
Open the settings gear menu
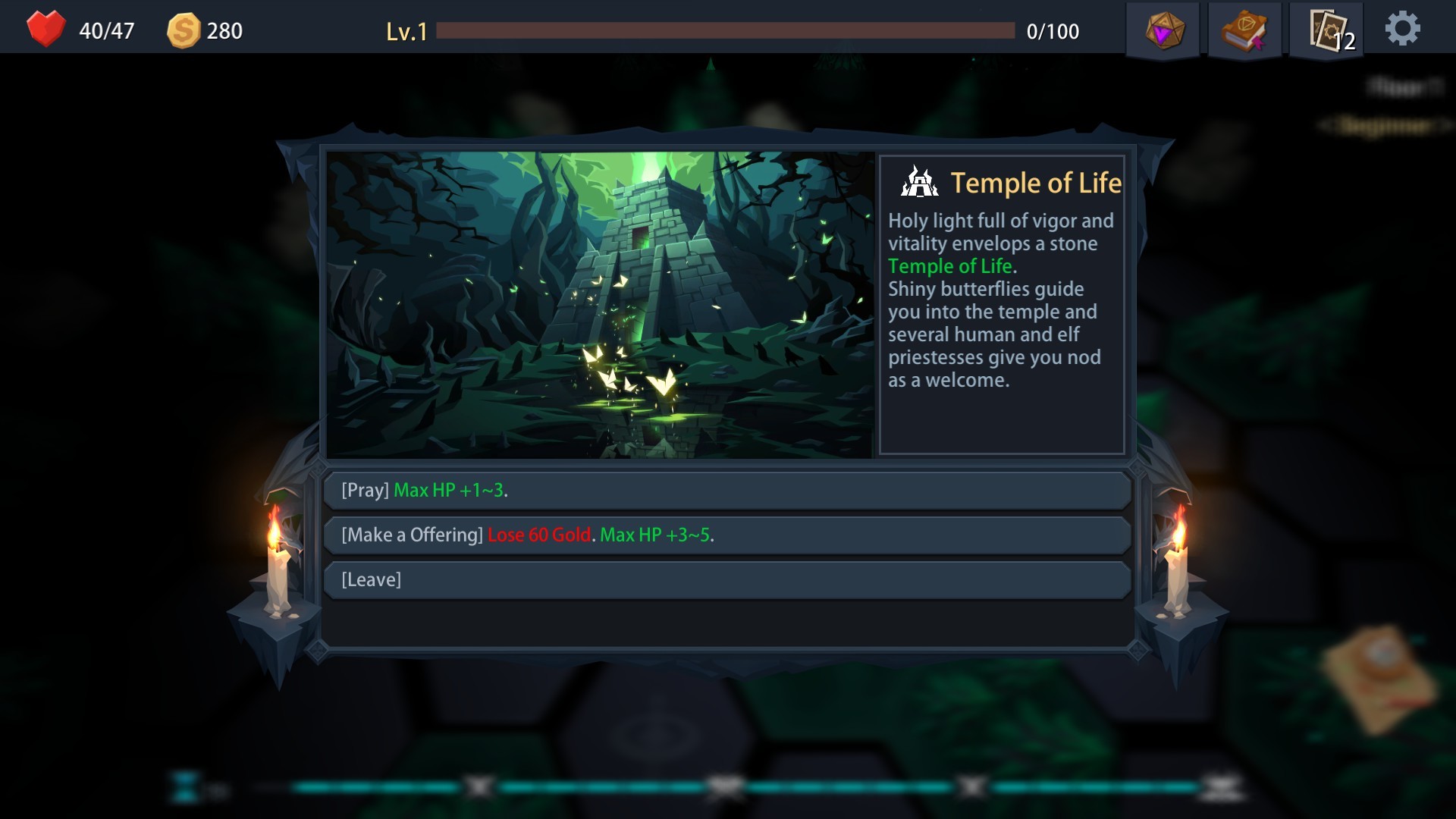1404,27
